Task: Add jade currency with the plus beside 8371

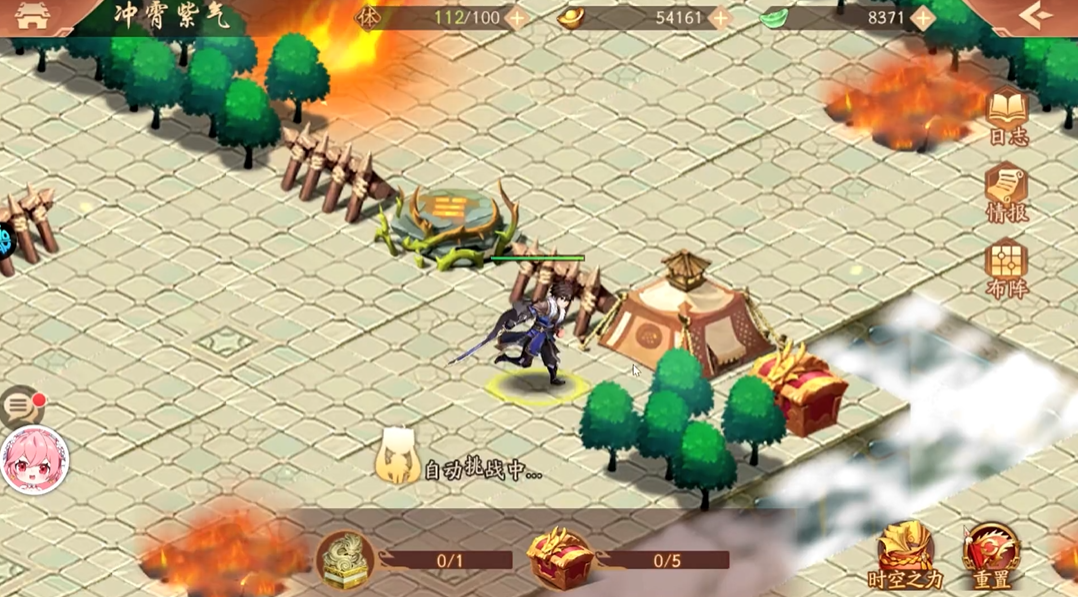Action: click(922, 18)
